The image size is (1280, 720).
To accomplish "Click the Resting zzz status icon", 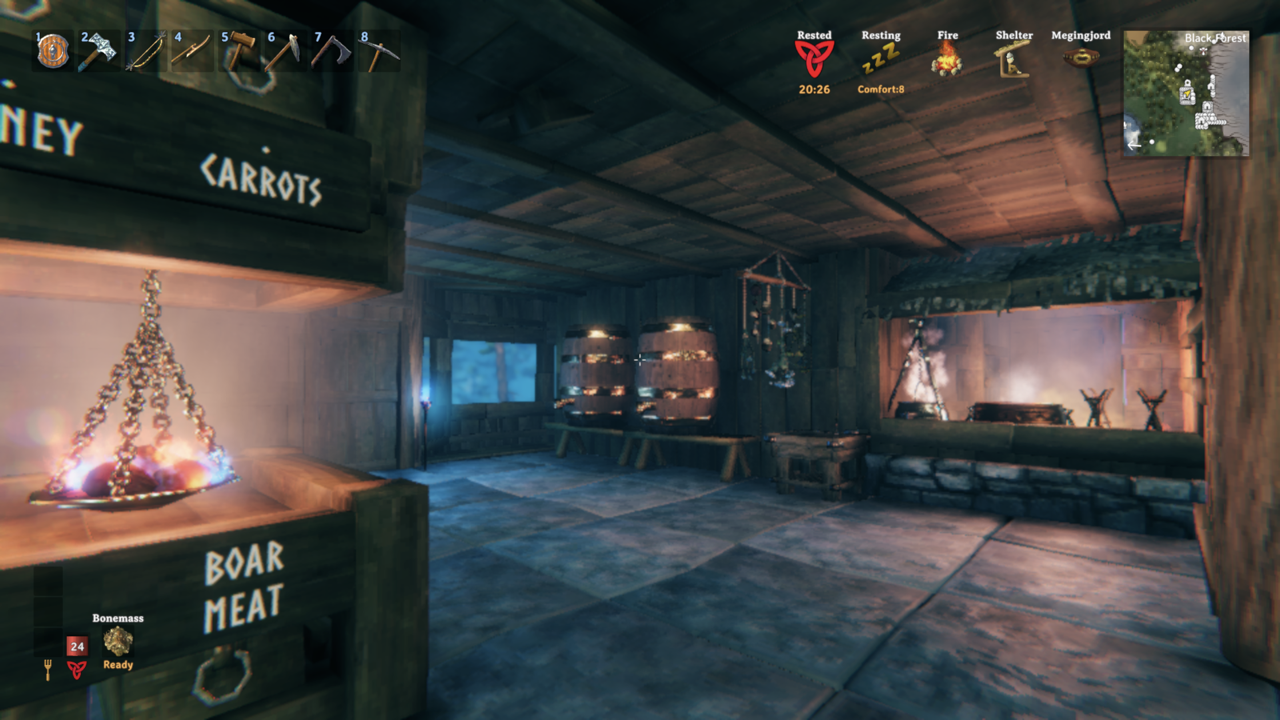I will tap(881, 59).
